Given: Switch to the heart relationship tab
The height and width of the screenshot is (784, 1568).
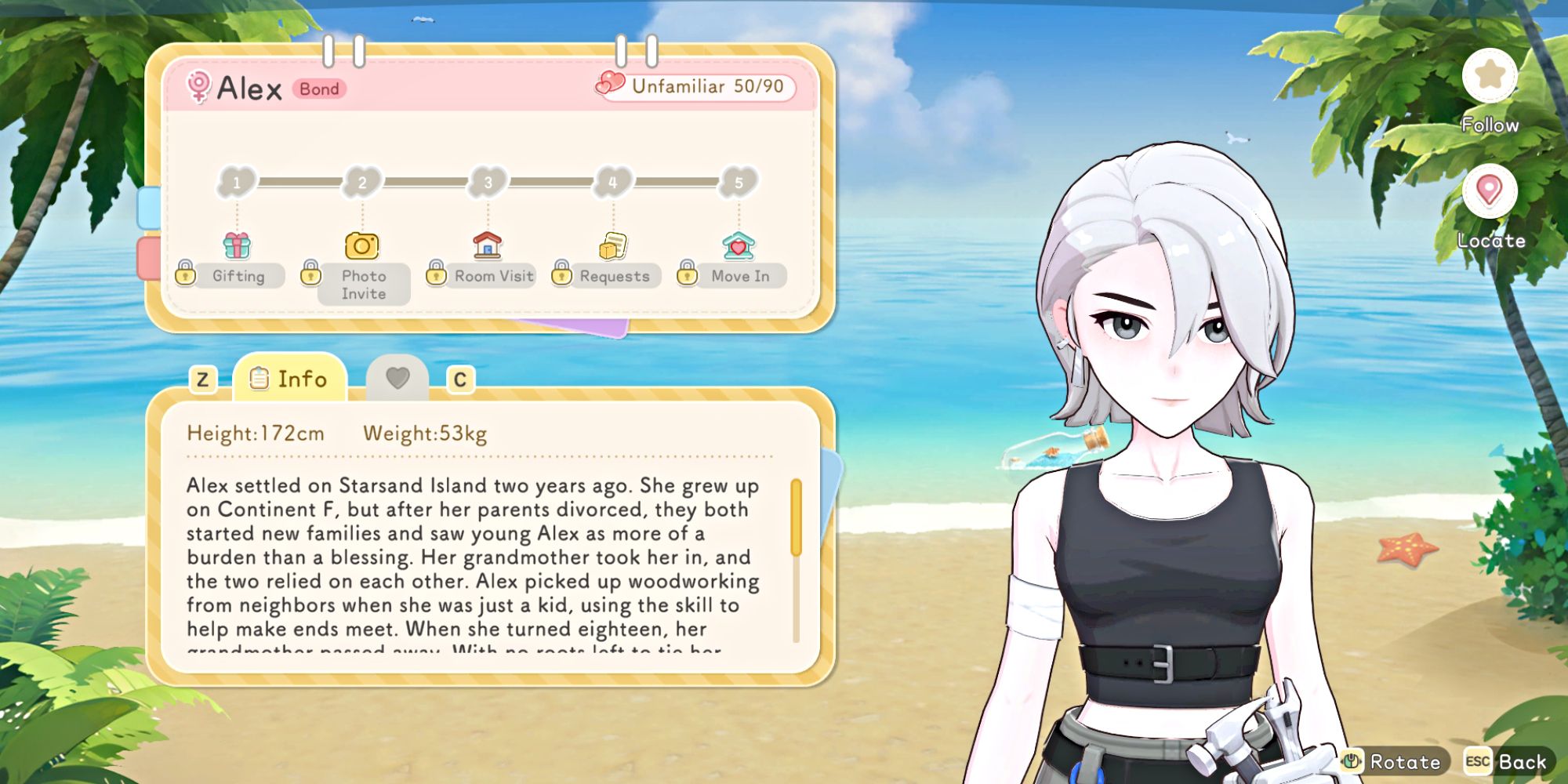Looking at the screenshot, I should pos(398,377).
